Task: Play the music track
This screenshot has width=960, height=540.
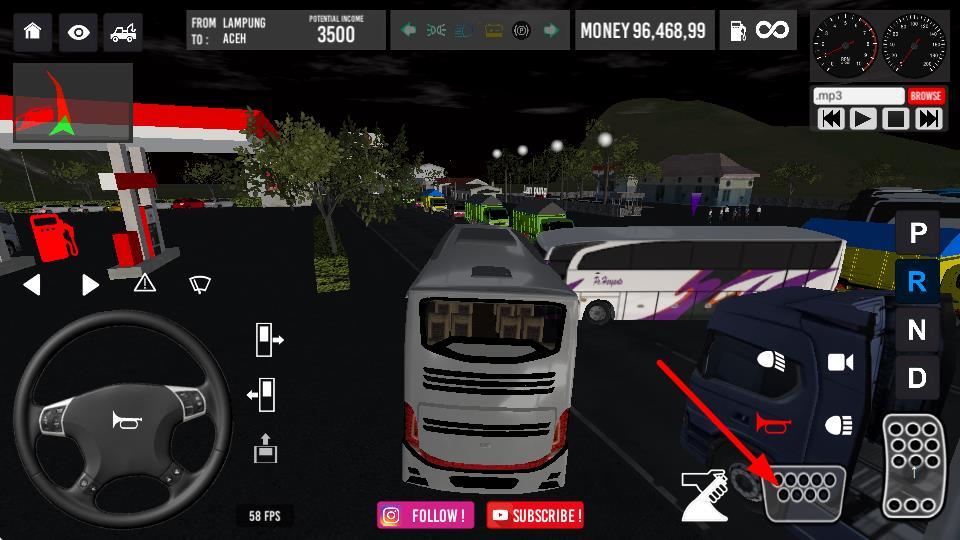Action: point(863,119)
